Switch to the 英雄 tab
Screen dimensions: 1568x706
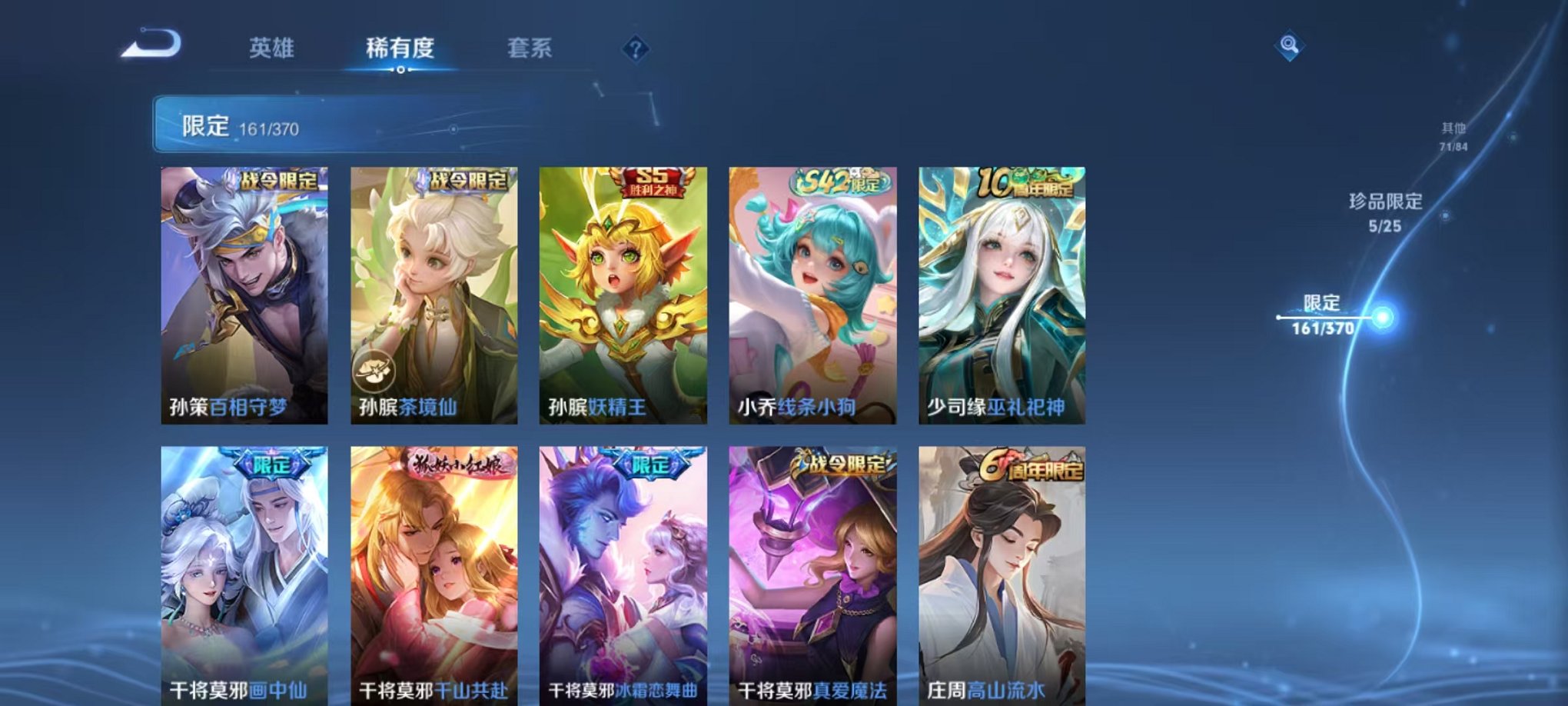(271, 48)
